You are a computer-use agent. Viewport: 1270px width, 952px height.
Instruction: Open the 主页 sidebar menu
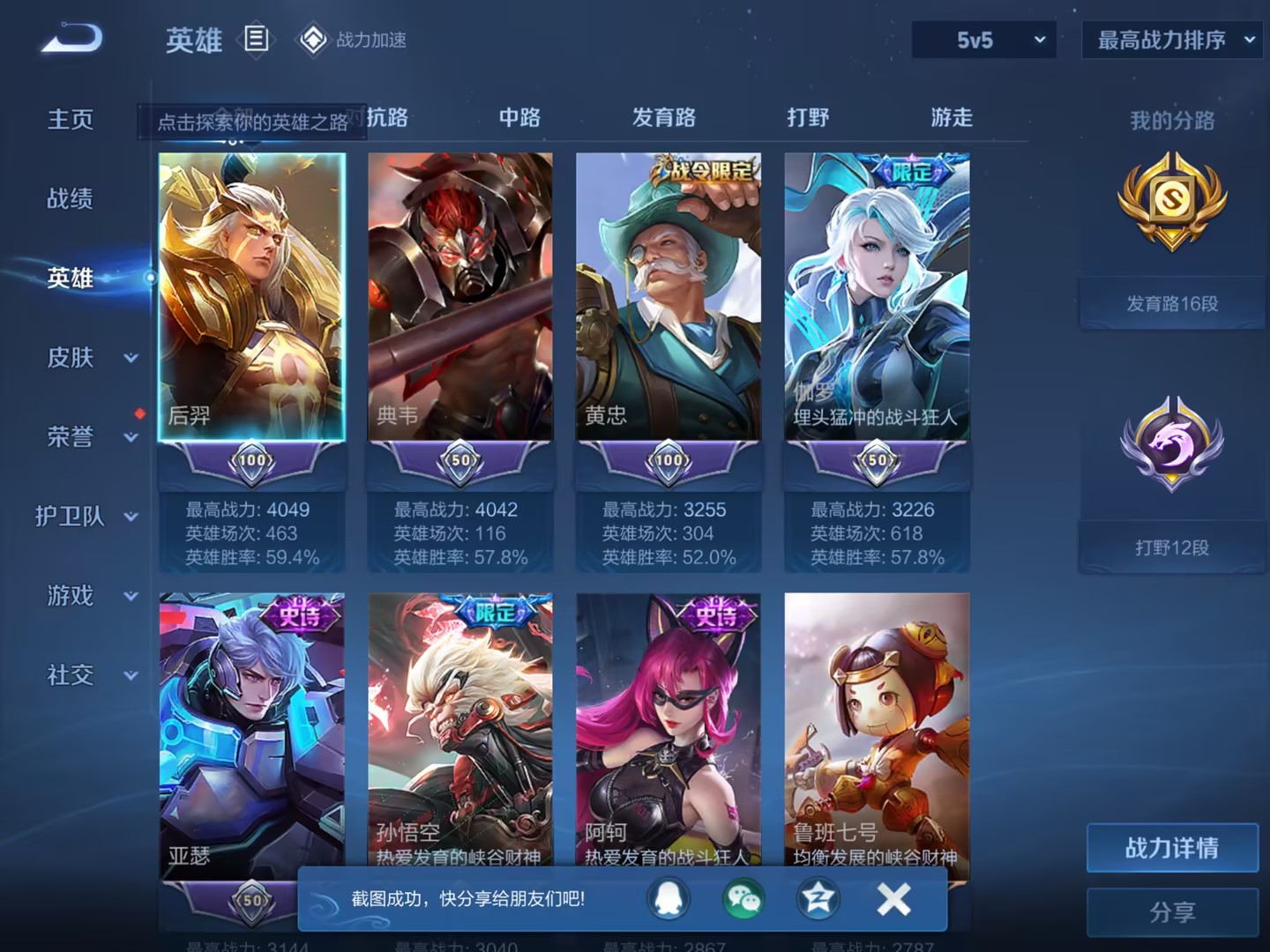coord(69,120)
